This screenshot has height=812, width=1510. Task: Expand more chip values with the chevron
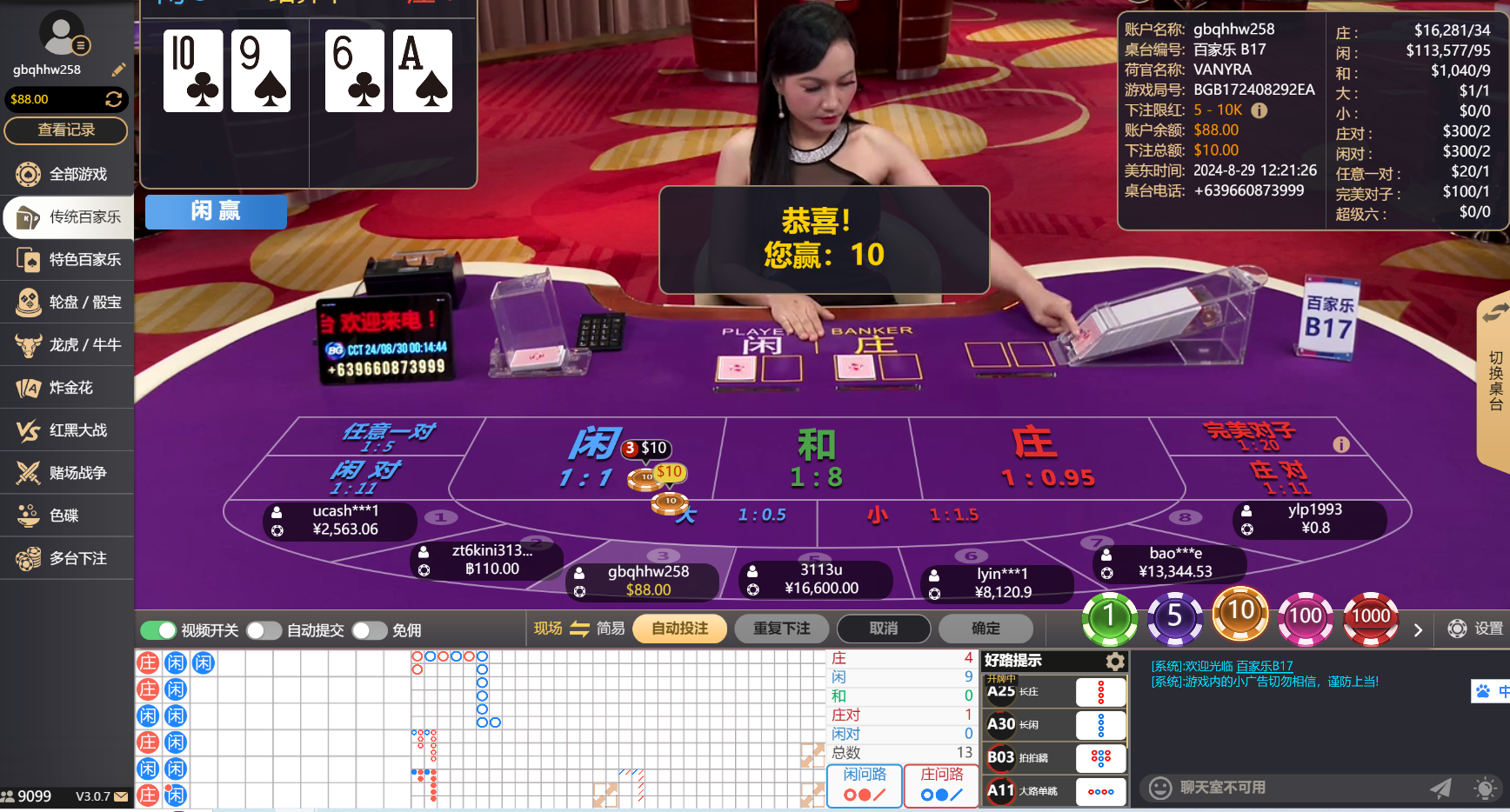tap(1418, 629)
